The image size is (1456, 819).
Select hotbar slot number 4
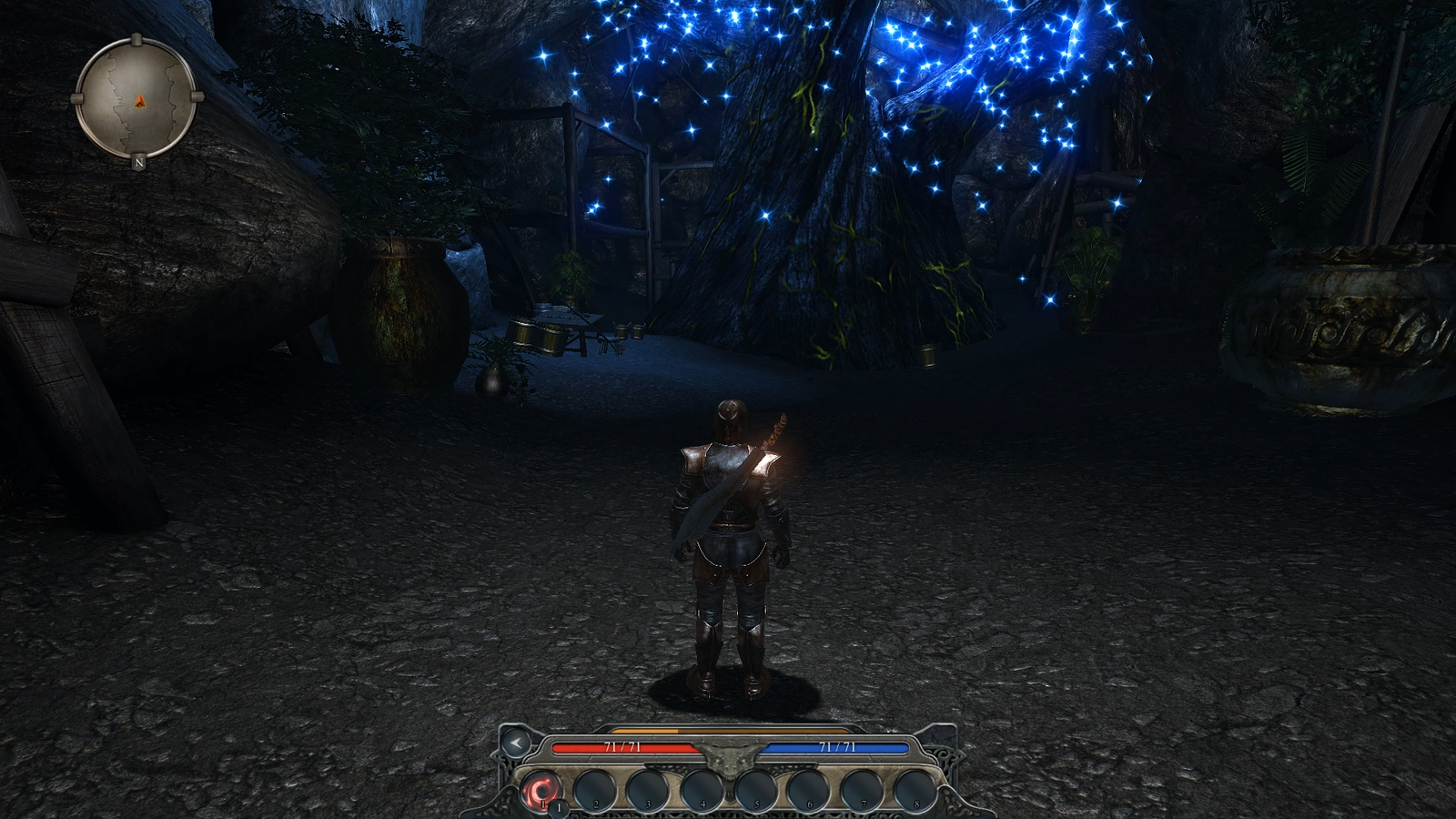[702, 789]
